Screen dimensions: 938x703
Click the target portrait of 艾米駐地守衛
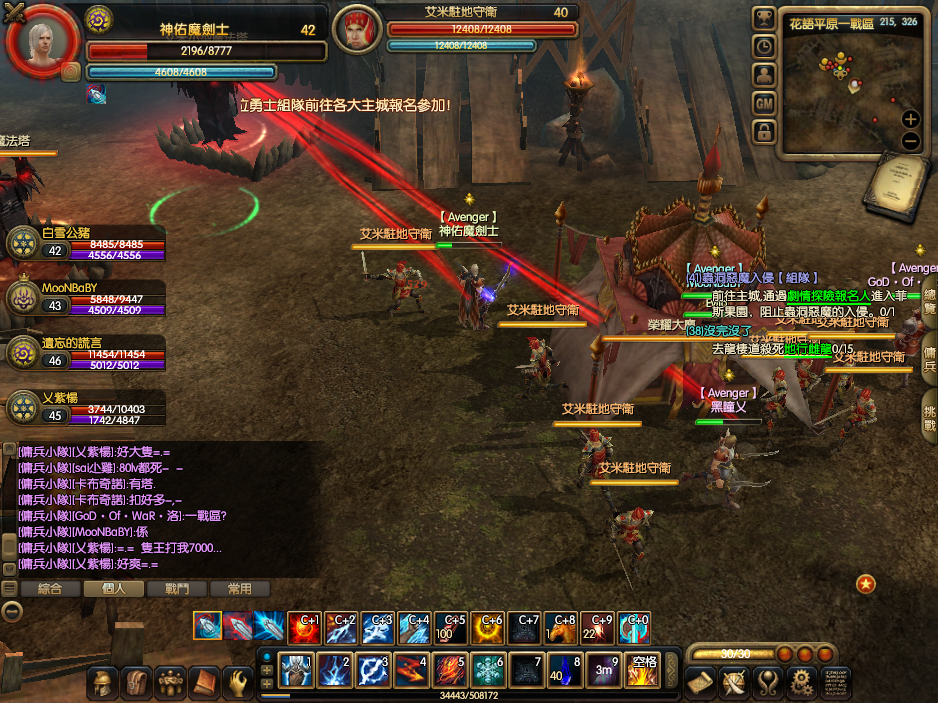pyautogui.click(x=355, y=30)
